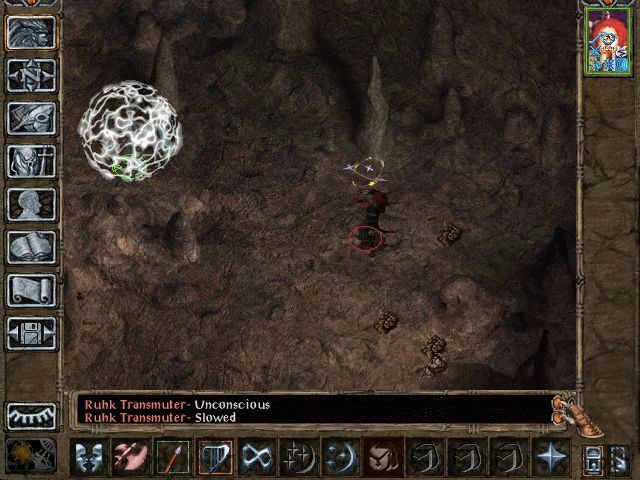Select the red-haired character portrait
This screenshot has height=480, width=640.
(x=606, y=41)
